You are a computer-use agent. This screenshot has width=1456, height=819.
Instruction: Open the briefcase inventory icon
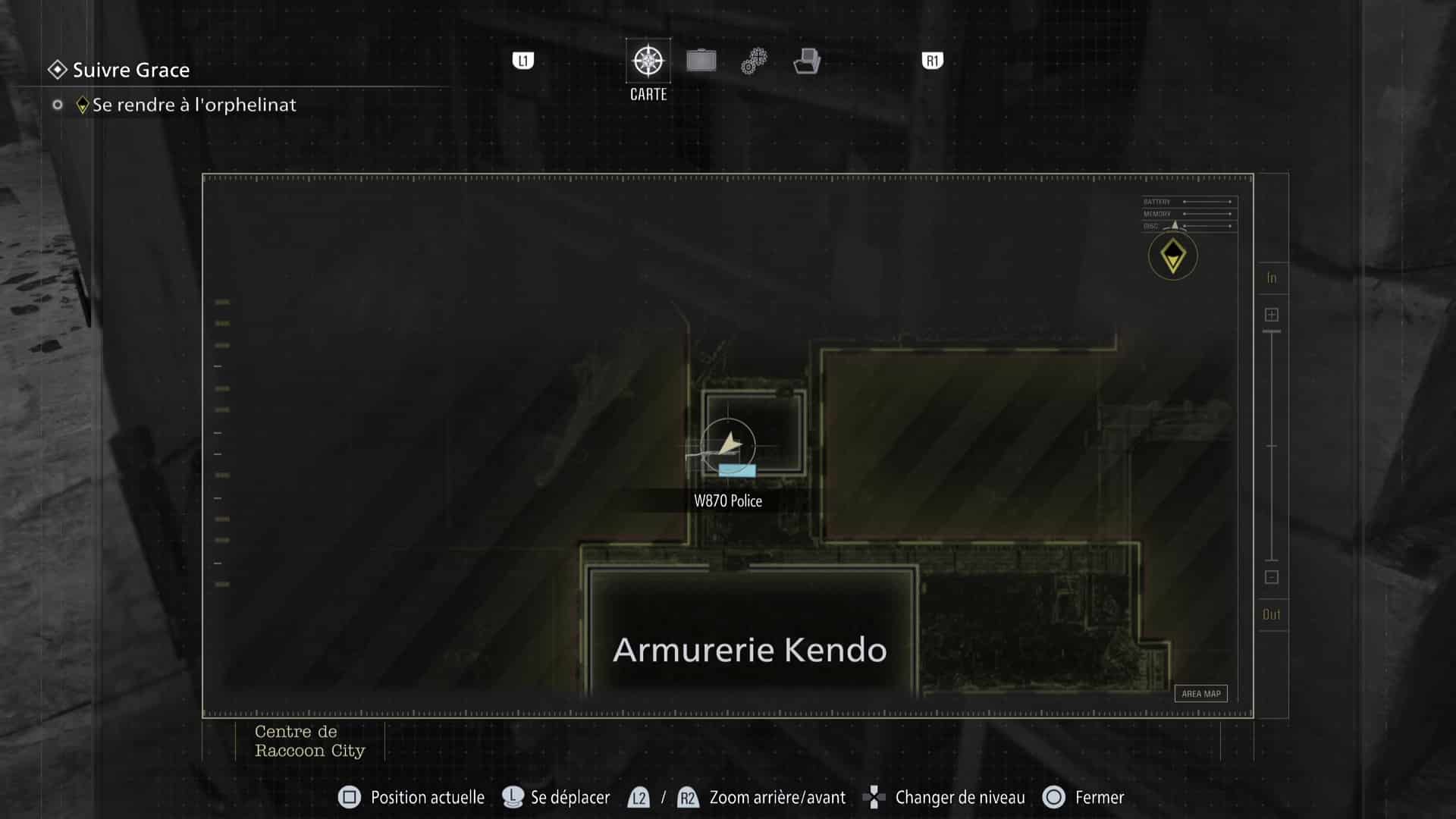click(701, 61)
